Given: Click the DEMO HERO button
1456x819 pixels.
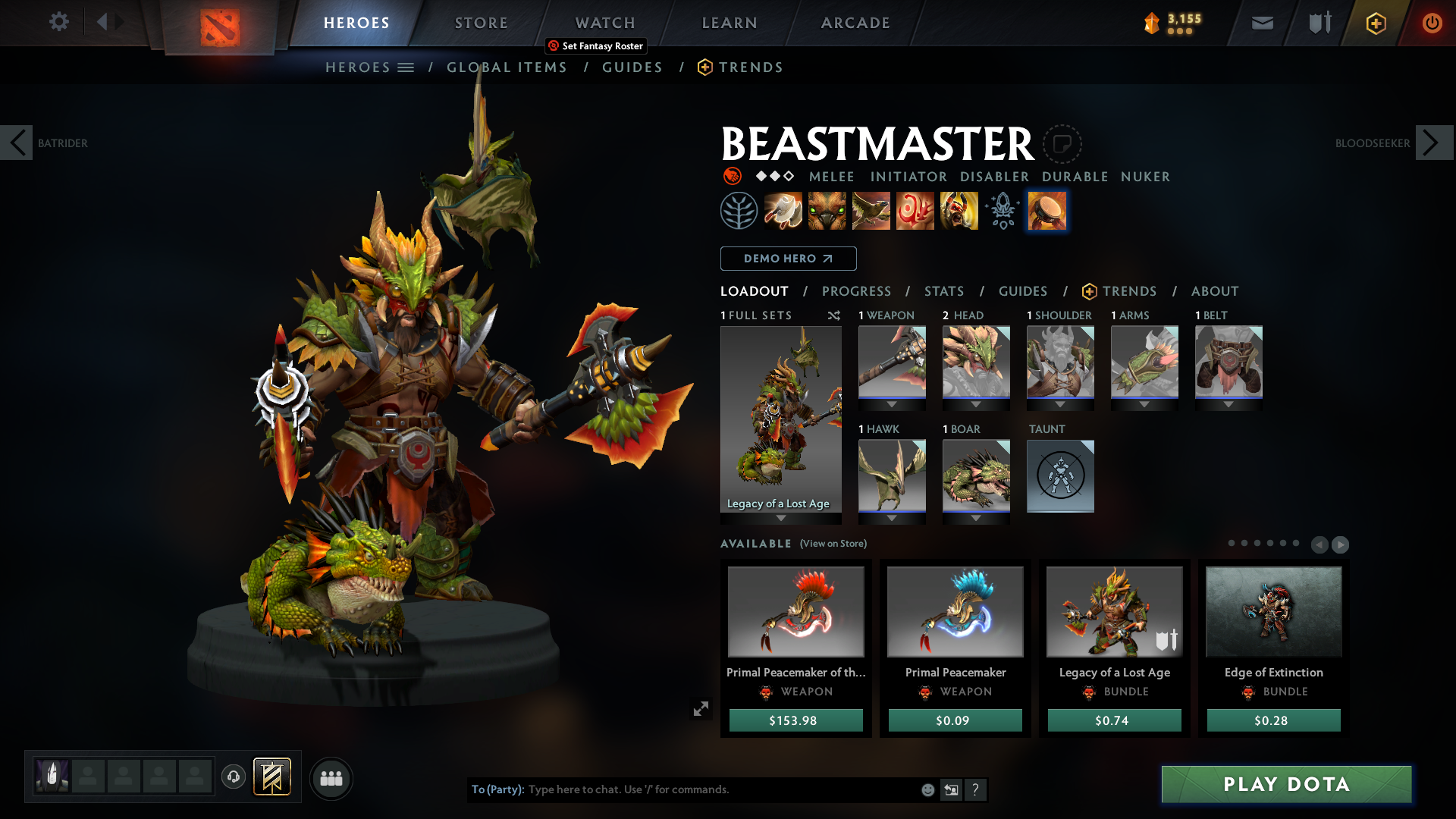Looking at the screenshot, I should point(788,259).
